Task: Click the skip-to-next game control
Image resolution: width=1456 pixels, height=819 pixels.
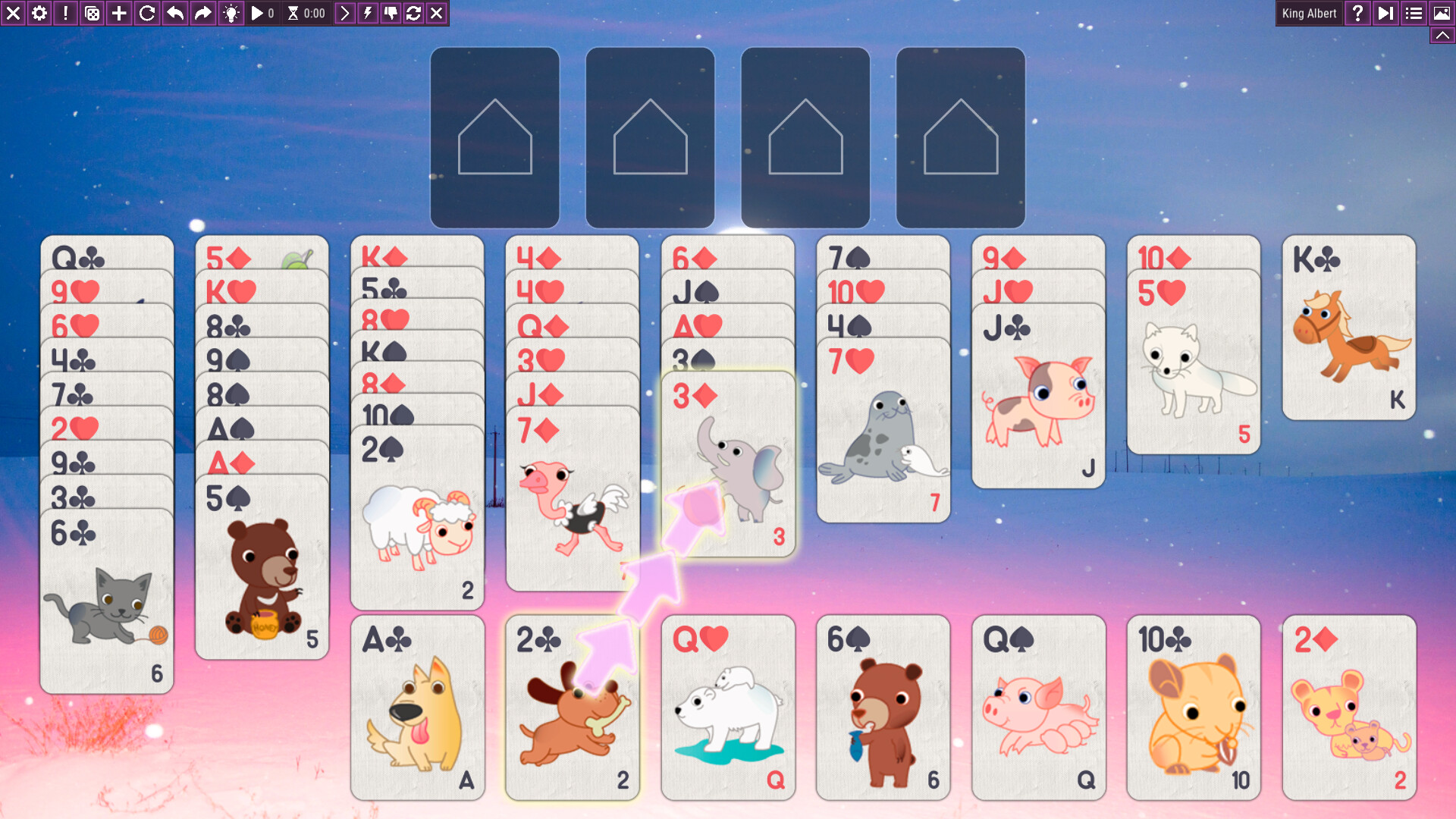Action: click(1385, 13)
